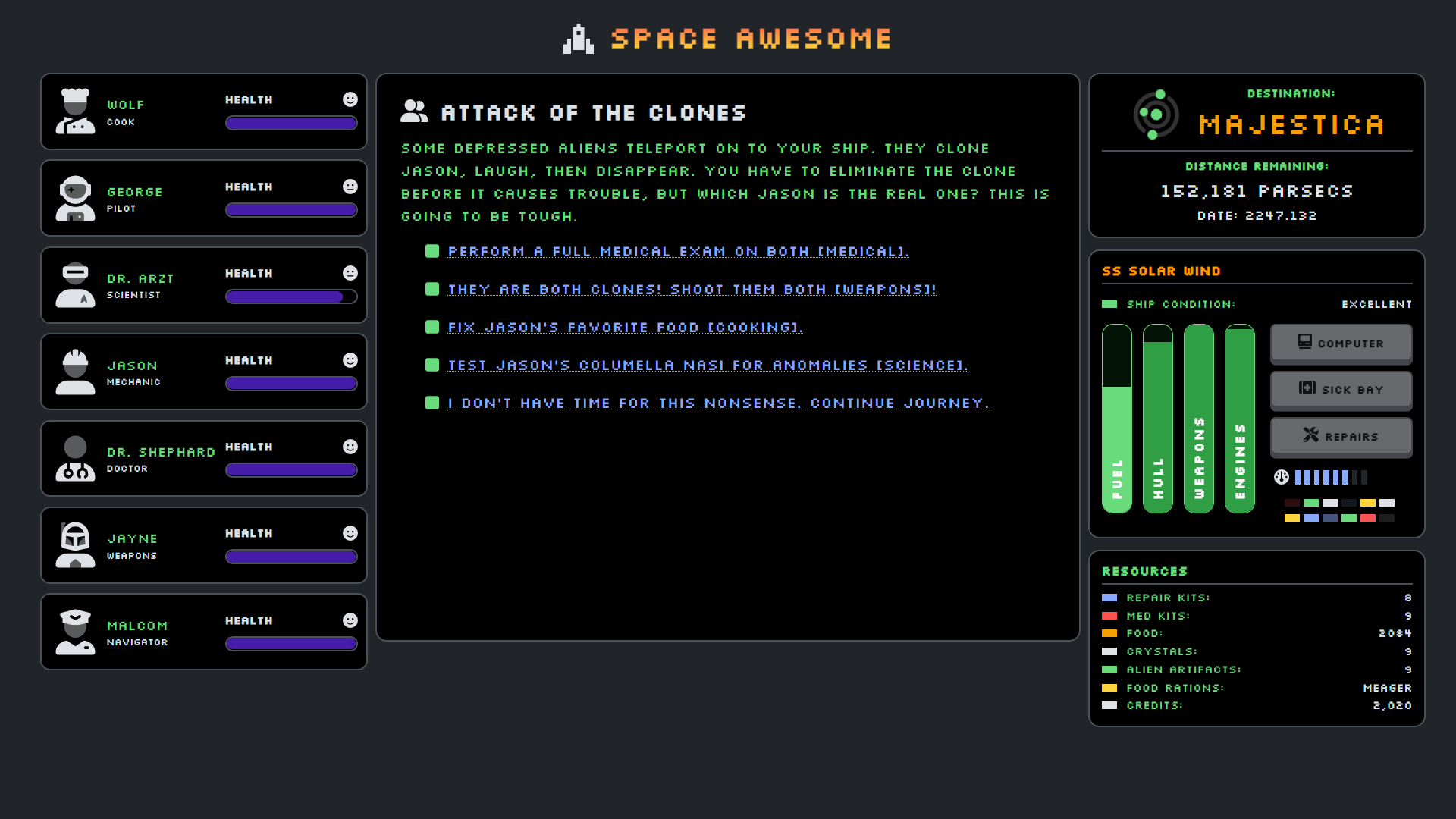Open the ship Computer

point(1341,344)
